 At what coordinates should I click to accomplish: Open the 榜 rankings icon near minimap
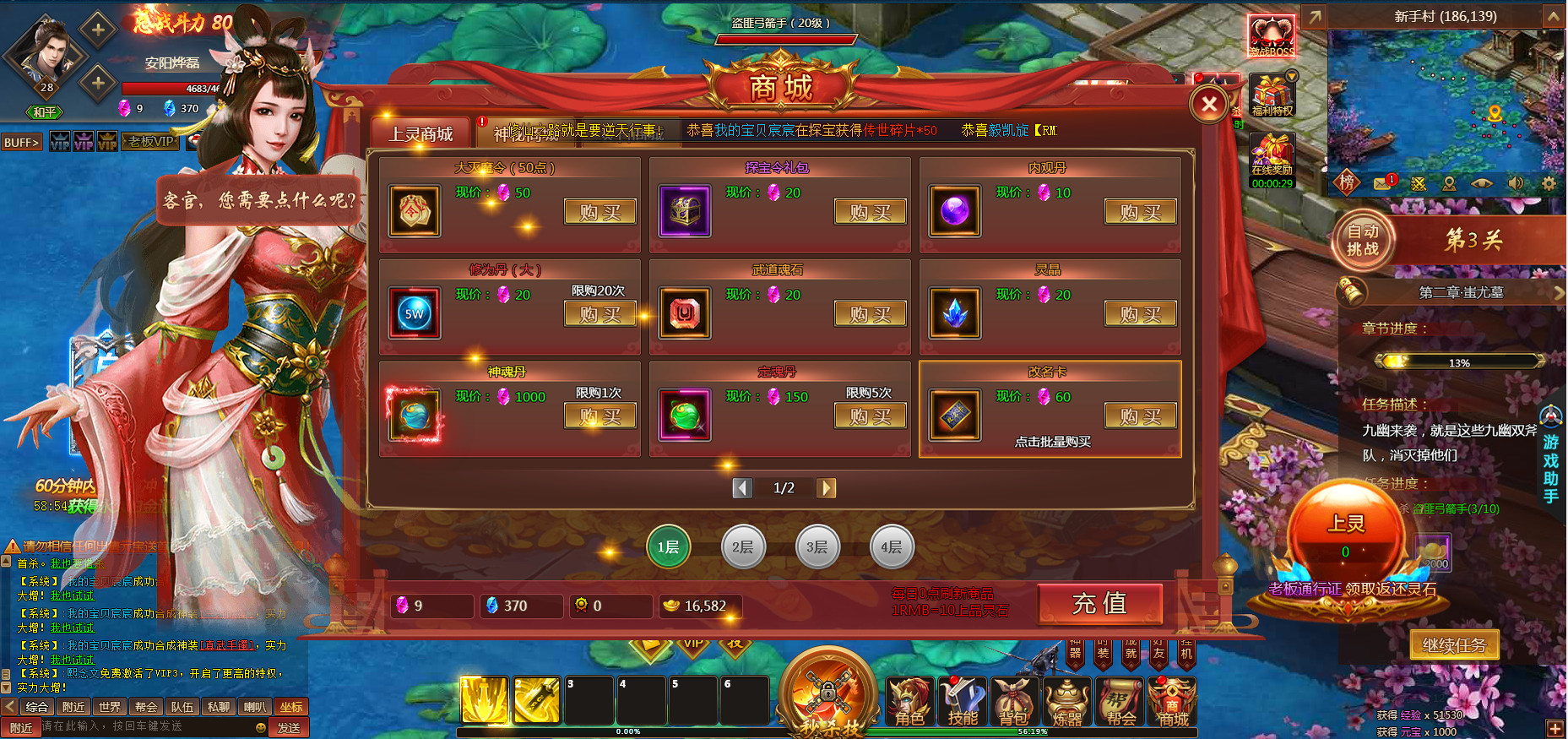click(x=1348, y=182)
